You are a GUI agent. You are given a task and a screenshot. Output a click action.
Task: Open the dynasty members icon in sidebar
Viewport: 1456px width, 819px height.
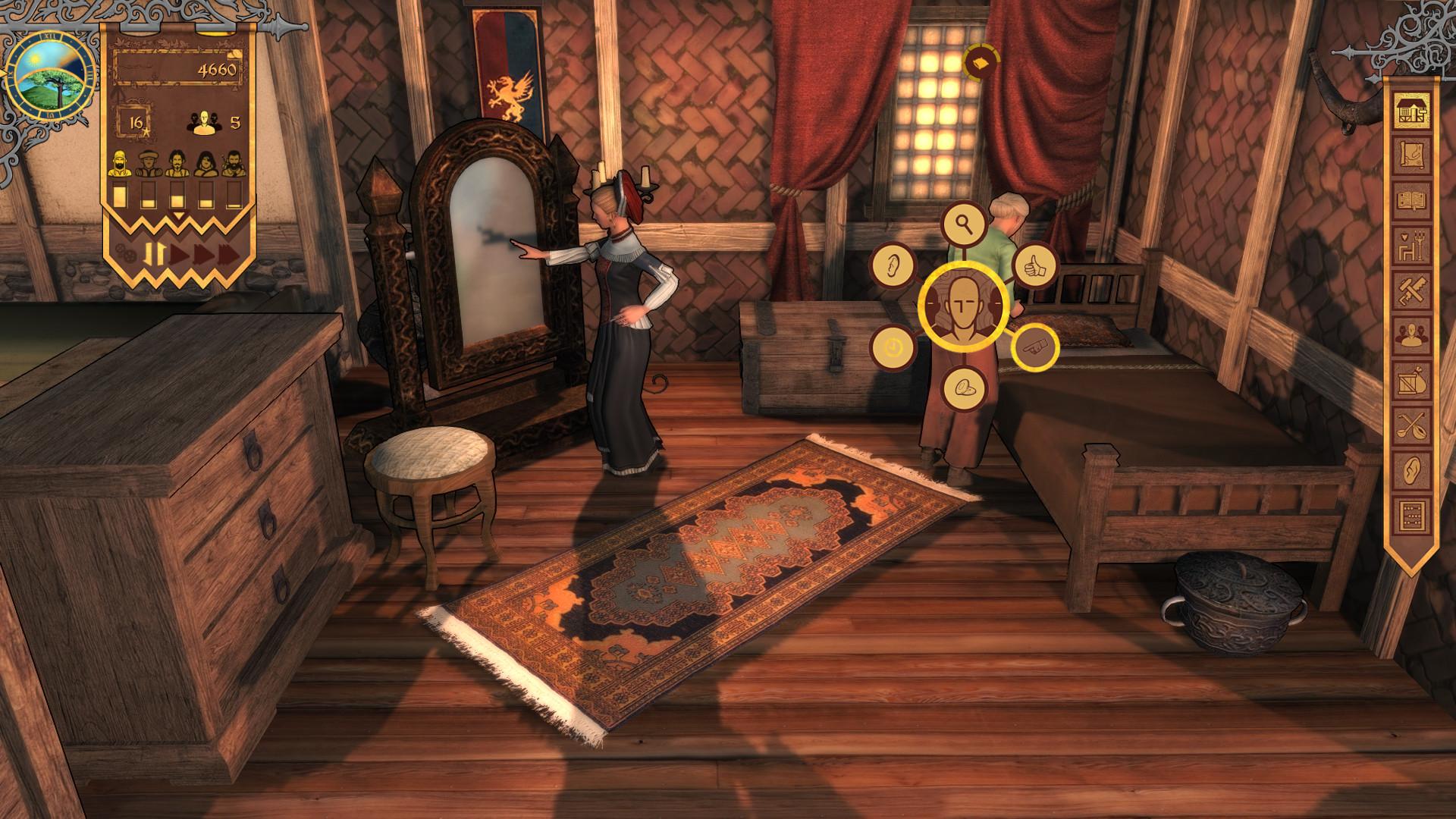(x=1412, y=332)
